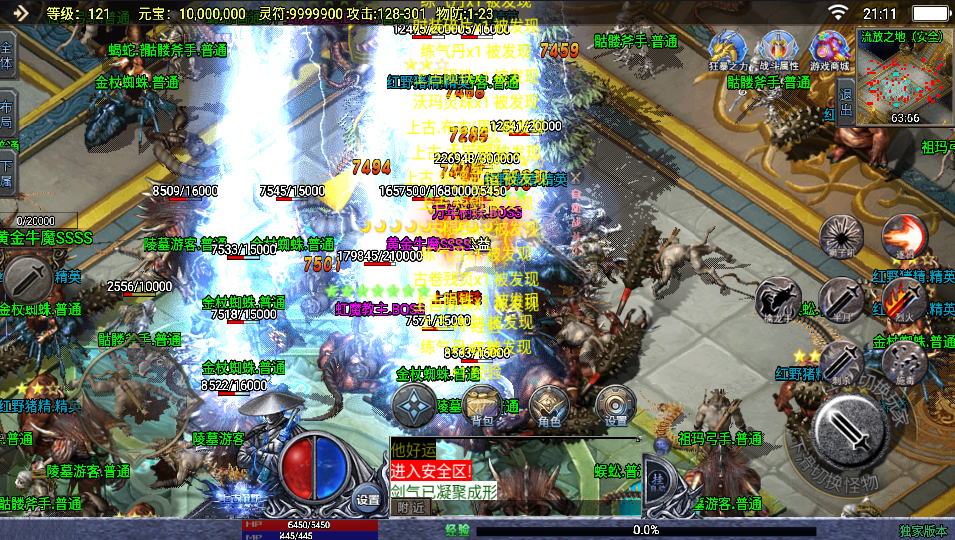Image resolution: width=955 pixels, height=540 pixels.
Task: Use the 擒龙手 dragon hand skill
Action: tap(775, 299)
